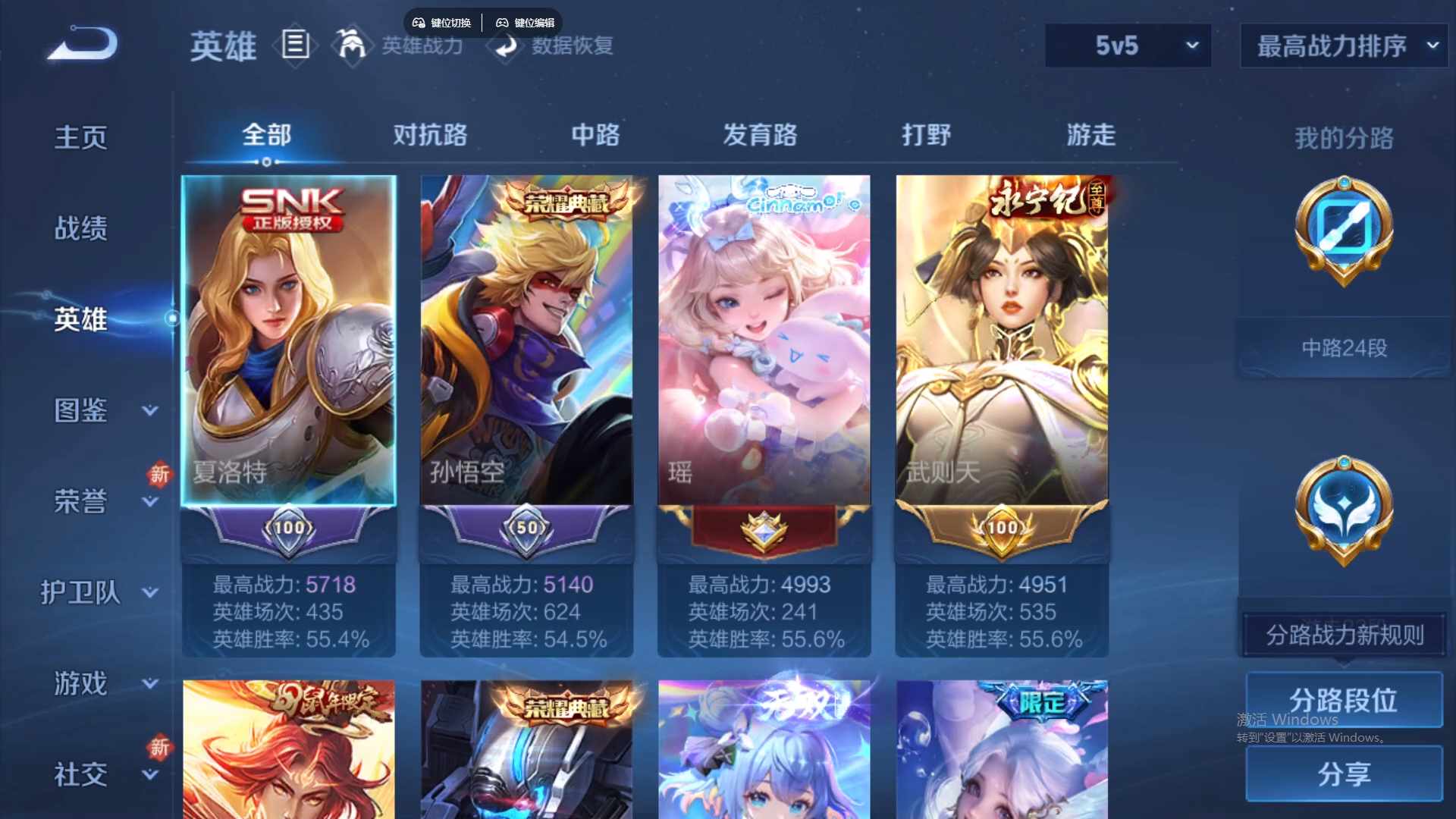The image size is (1456, 819).
Task: Open the 最高战力排序 sorting dropdown
Action: [1342, 45]
